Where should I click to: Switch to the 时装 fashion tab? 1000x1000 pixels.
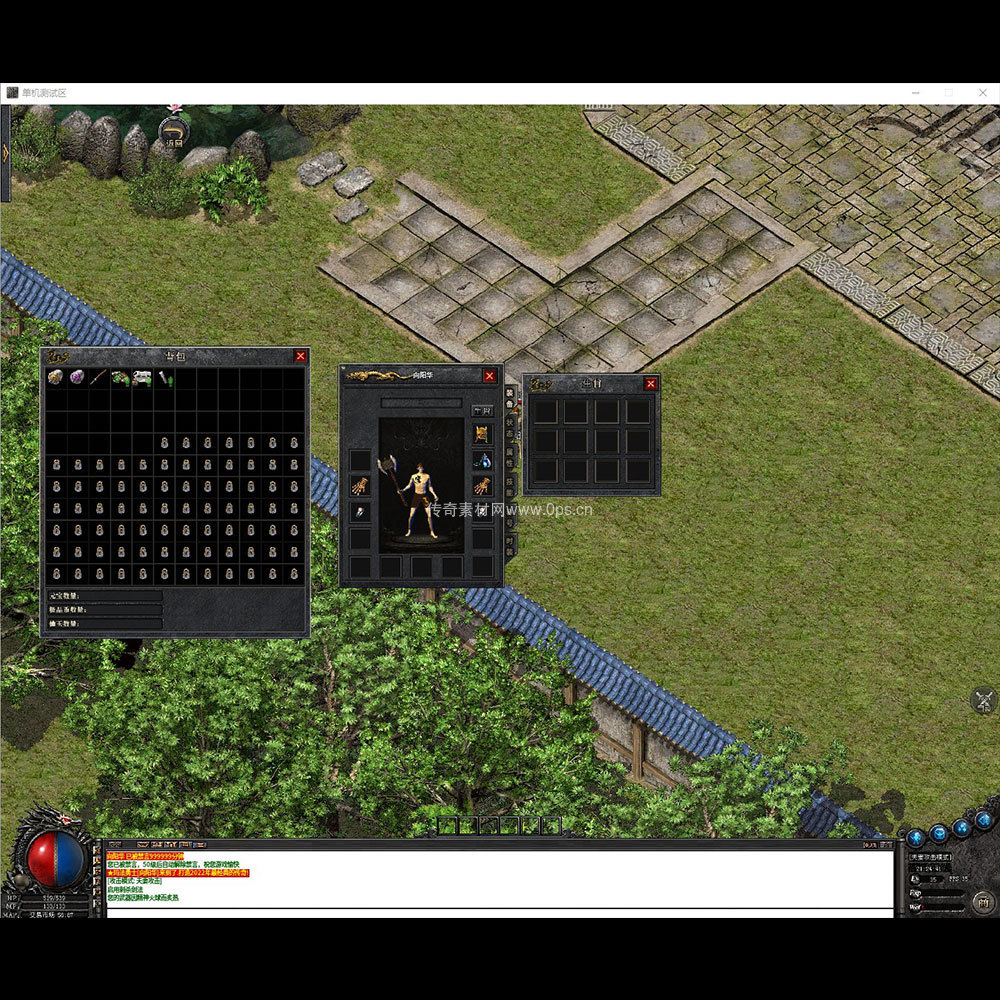pyautogui.click(x=509, y=545)
